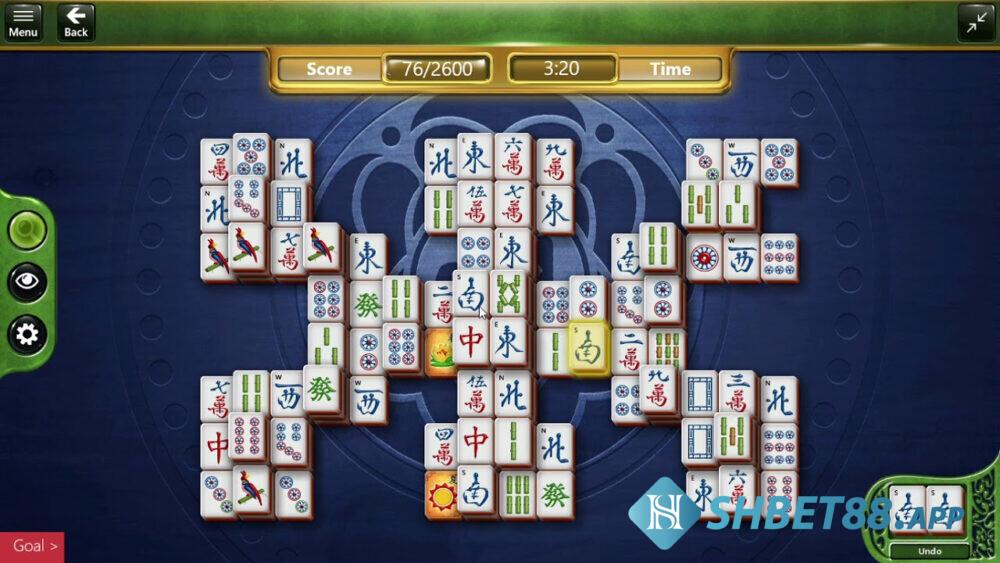
Task: Select the large single red circle tile
Action: pos(704,257)
